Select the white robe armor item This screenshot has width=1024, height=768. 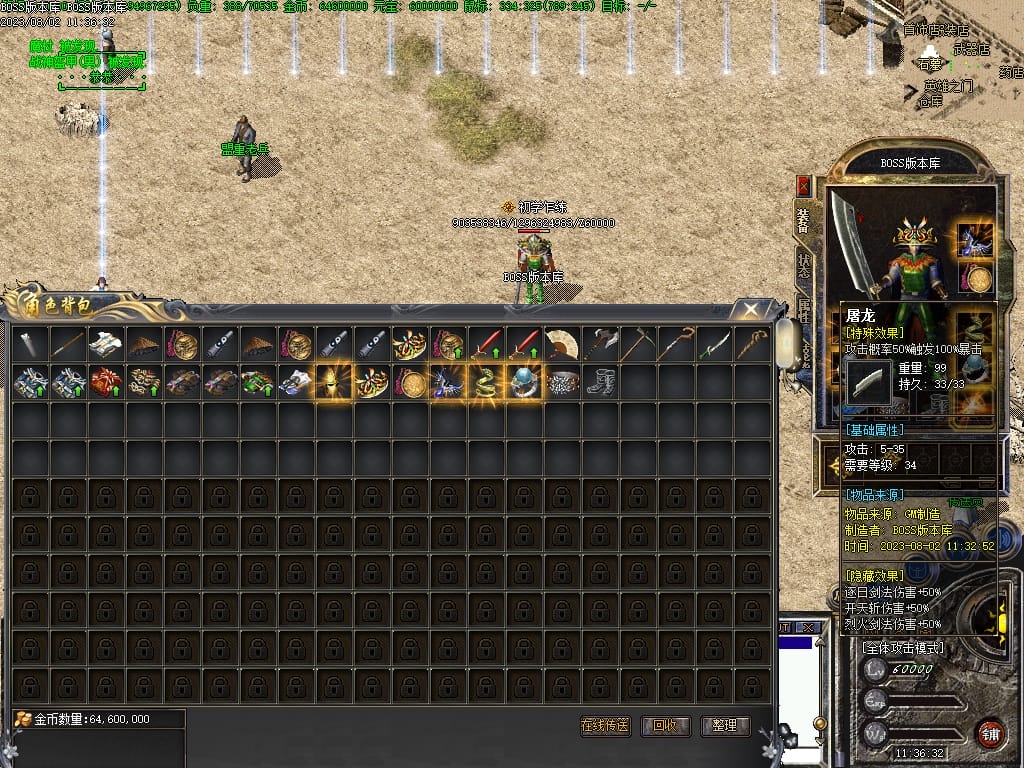pos(106,344)
